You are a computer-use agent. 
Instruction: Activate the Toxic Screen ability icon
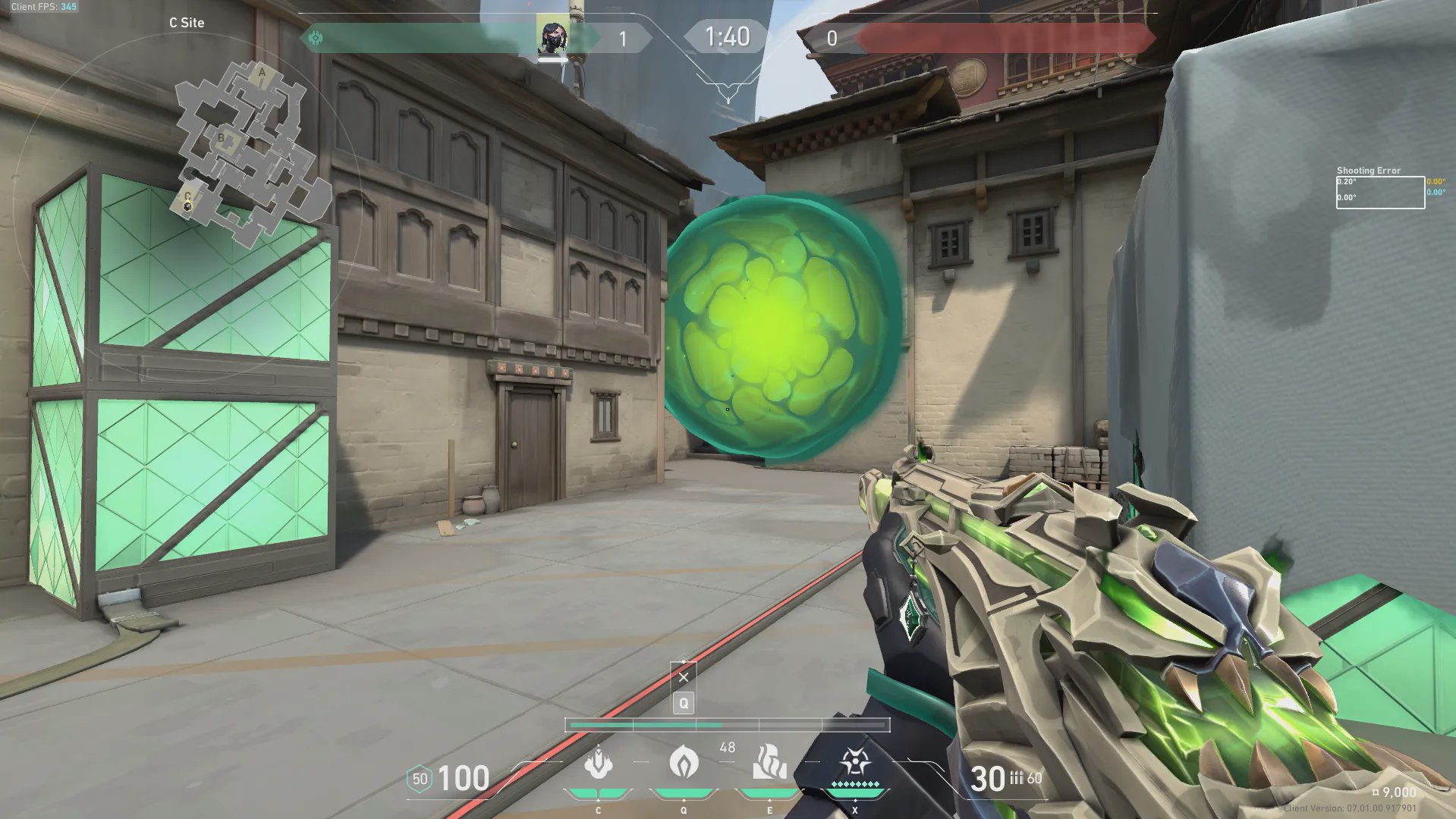tap(769, 763)
